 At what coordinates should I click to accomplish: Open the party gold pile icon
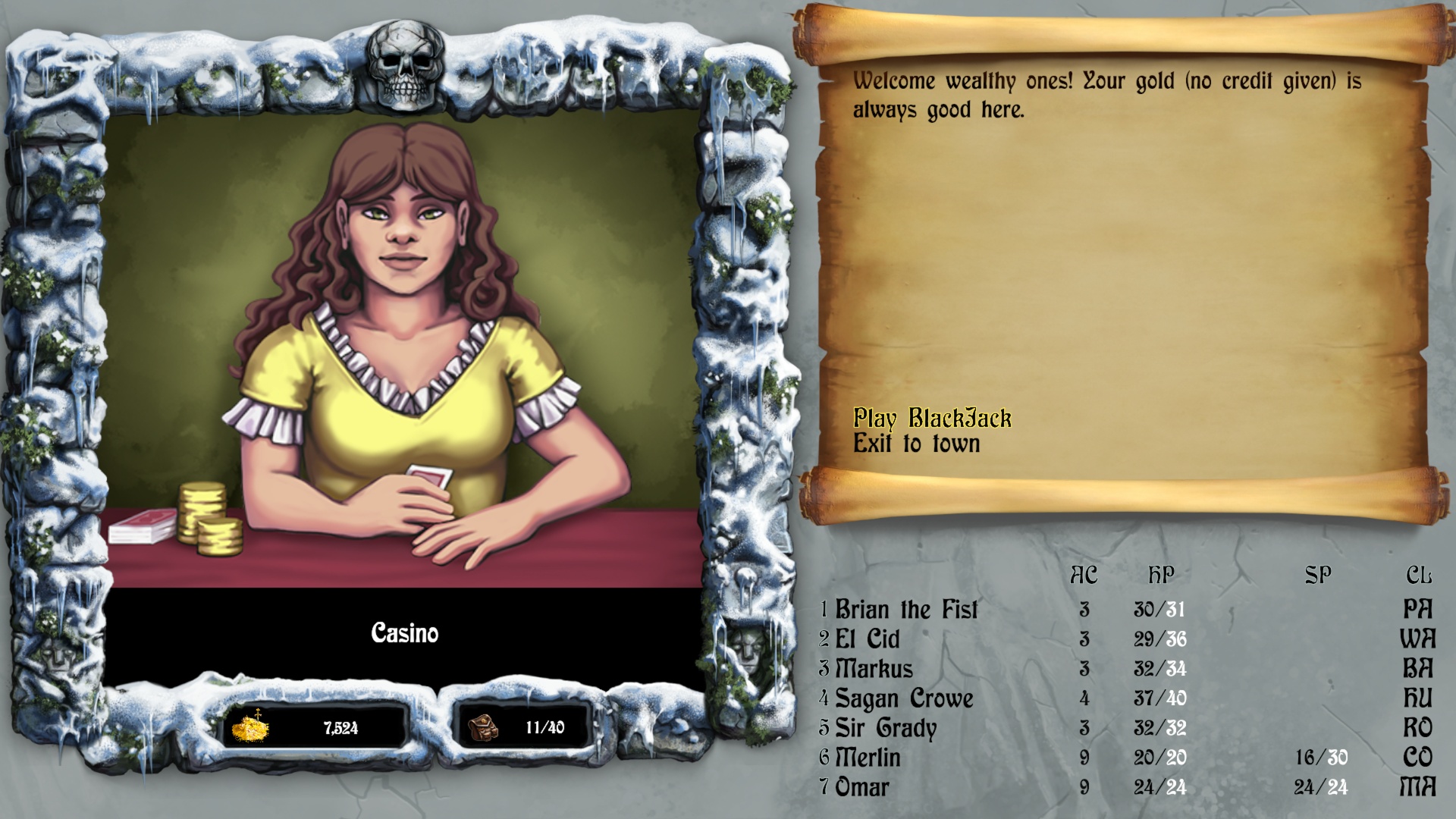(x=250, y=727)
